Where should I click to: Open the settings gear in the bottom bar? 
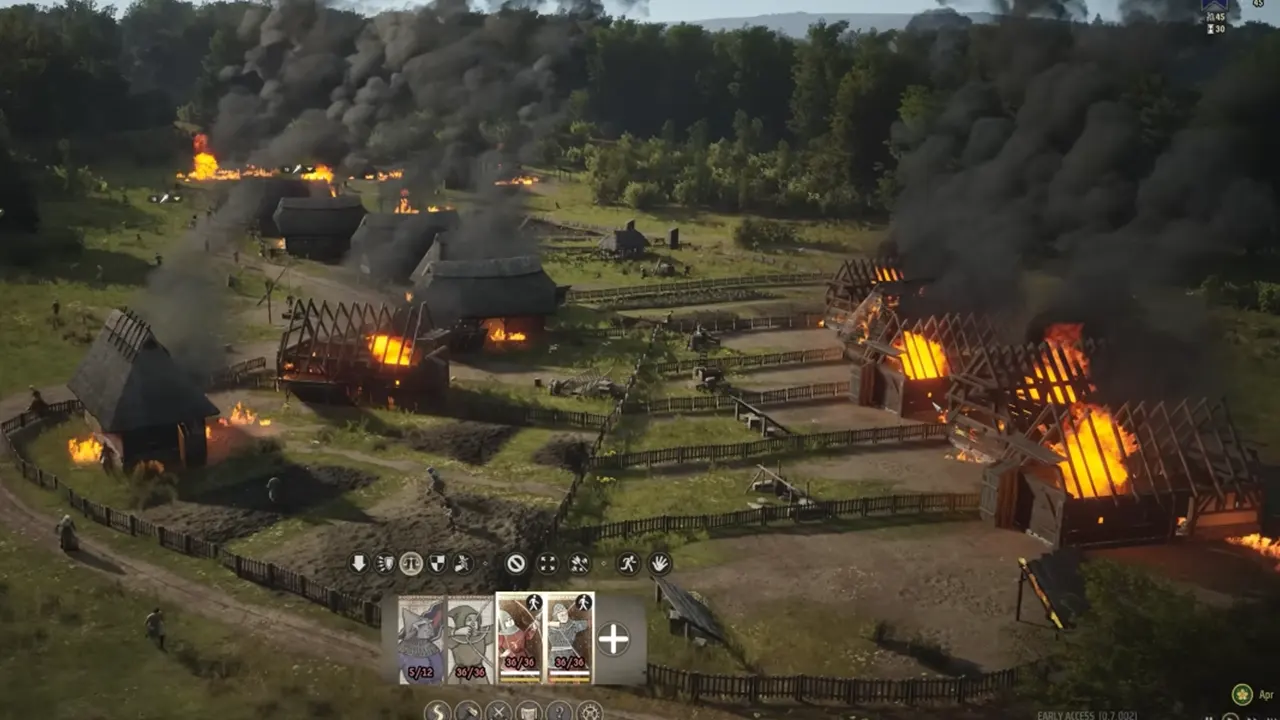coord(590,711)
